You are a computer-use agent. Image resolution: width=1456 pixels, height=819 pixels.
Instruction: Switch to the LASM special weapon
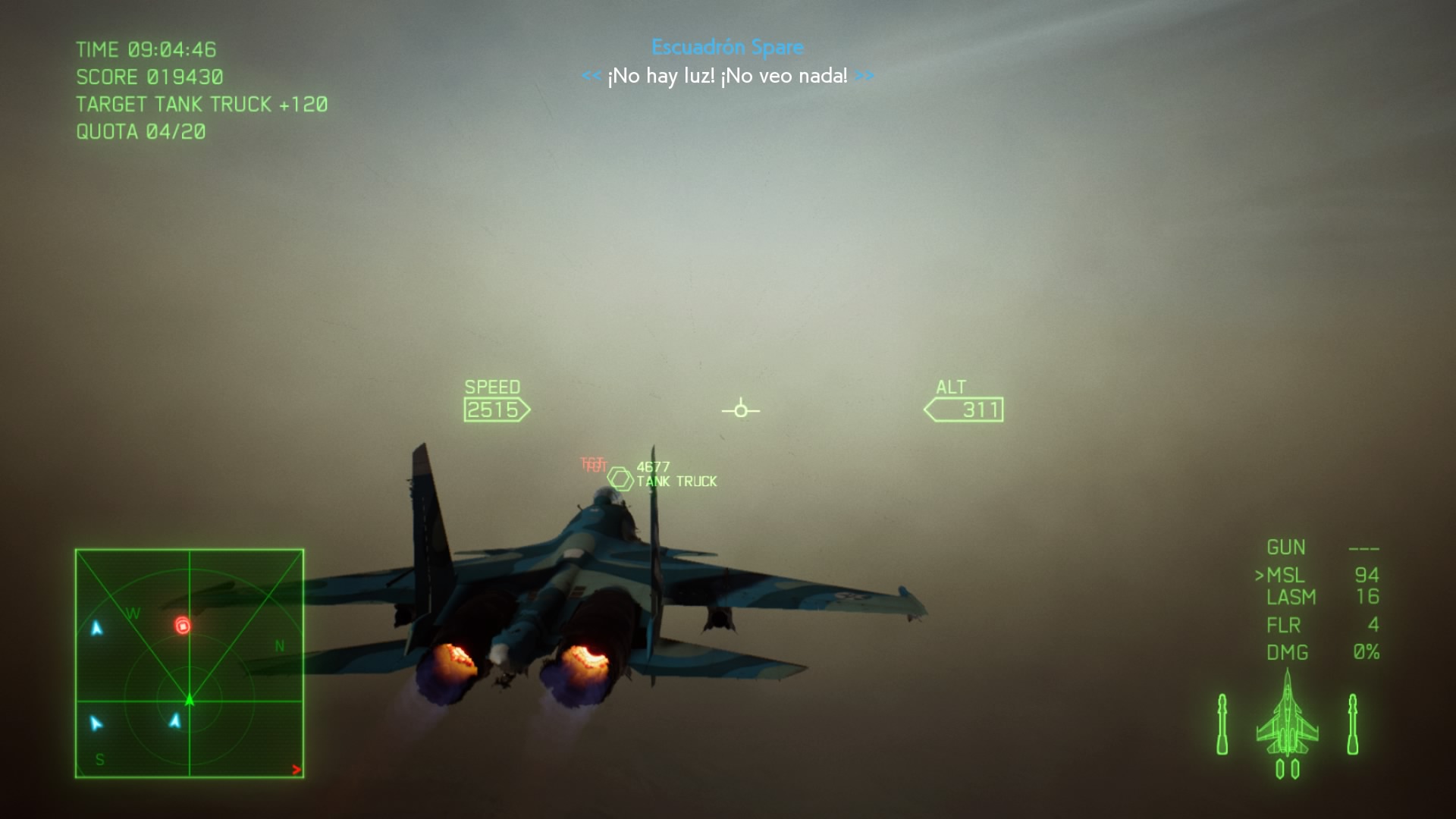1291,598
